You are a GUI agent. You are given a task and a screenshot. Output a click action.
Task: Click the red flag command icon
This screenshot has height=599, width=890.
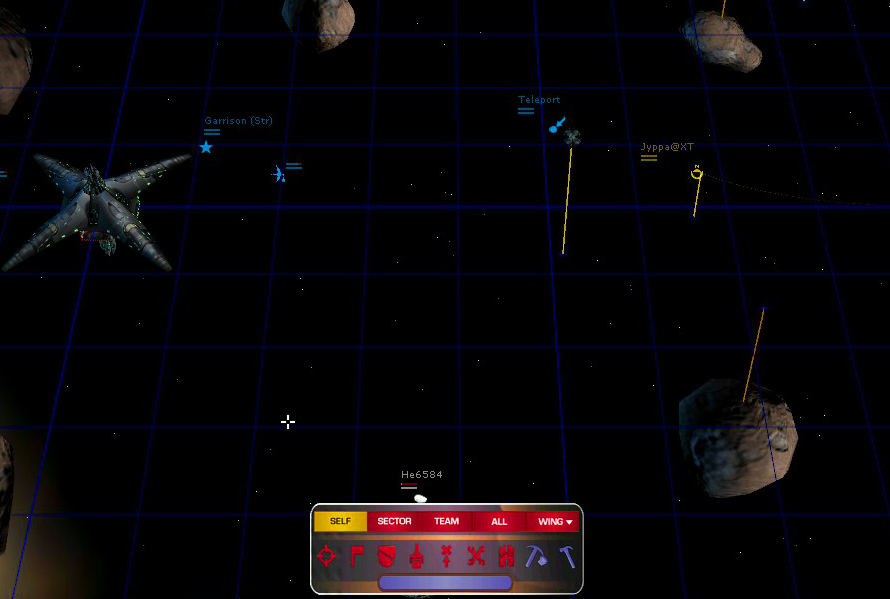click(357, 556)
